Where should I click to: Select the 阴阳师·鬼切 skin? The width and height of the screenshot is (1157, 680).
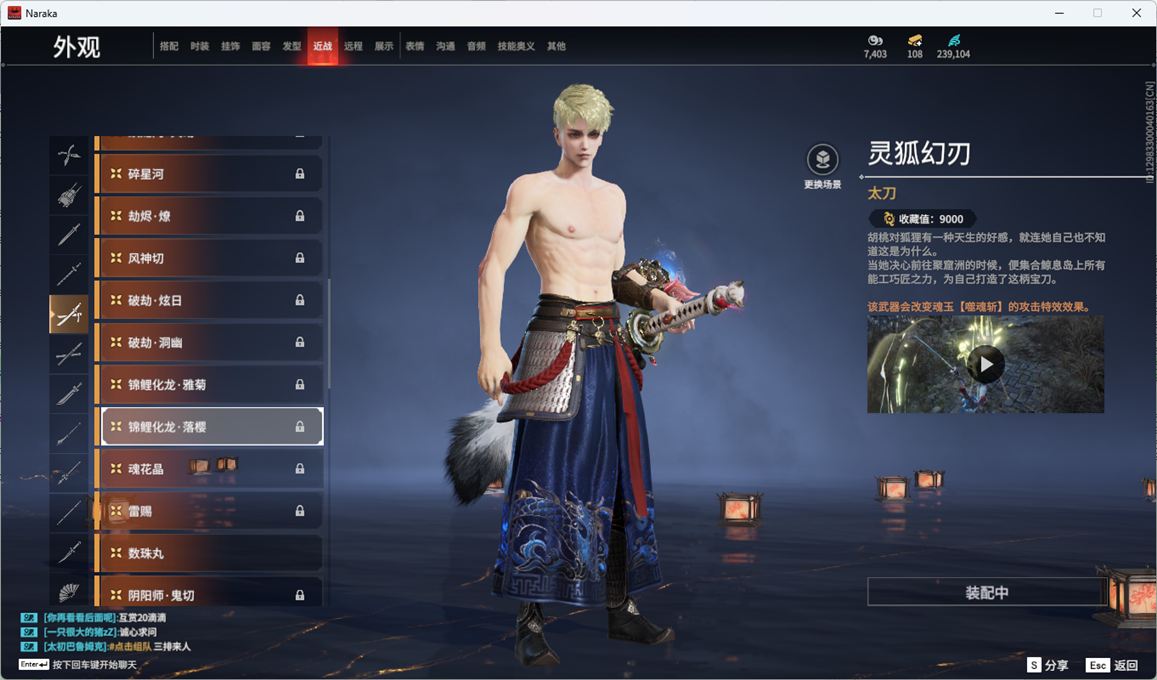click(x=209, y=594)
